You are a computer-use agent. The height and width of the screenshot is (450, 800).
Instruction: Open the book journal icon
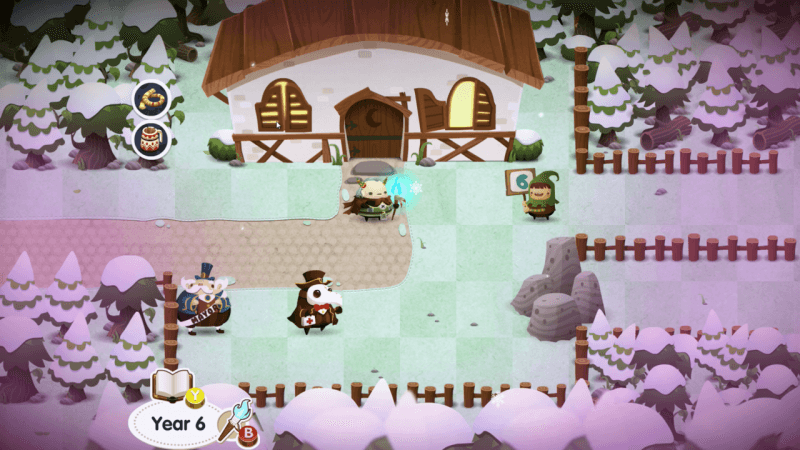point(171,385)
